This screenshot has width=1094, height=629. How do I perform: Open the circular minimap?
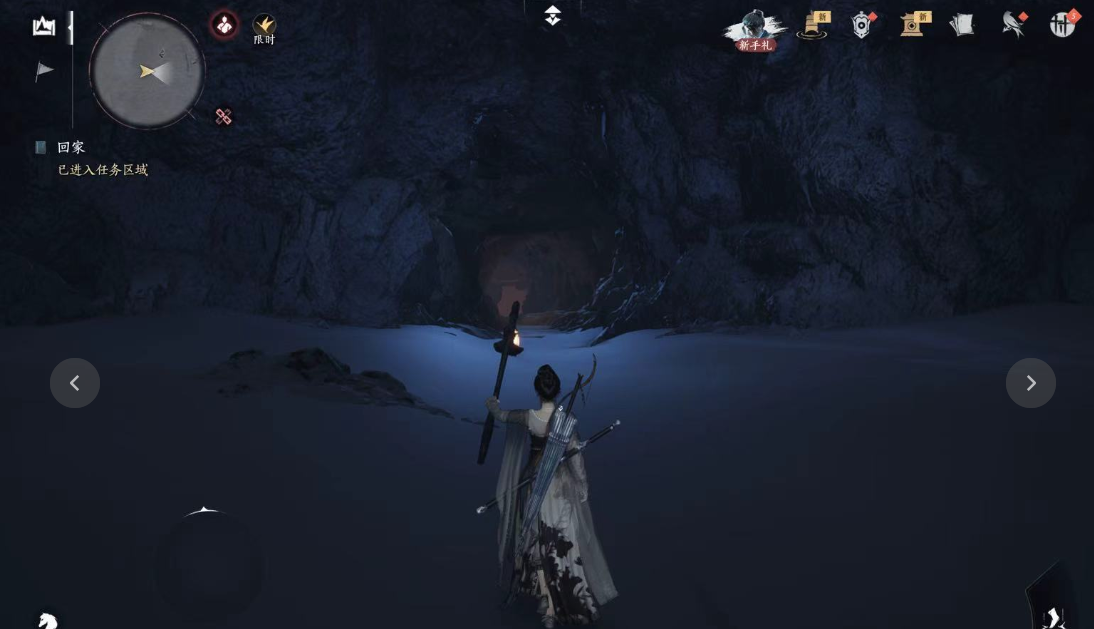147,71
